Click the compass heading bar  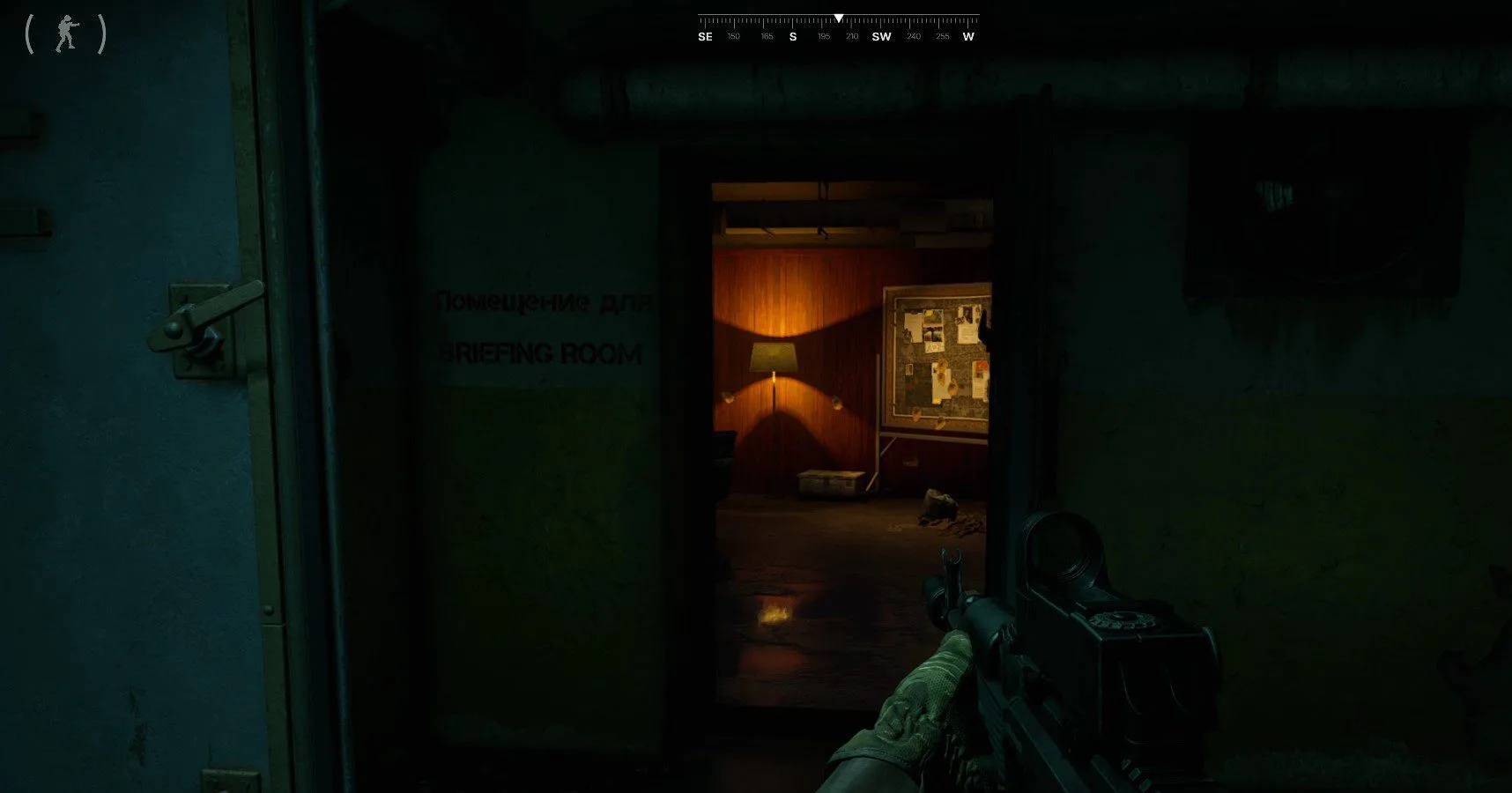click(x=838, y=28)
